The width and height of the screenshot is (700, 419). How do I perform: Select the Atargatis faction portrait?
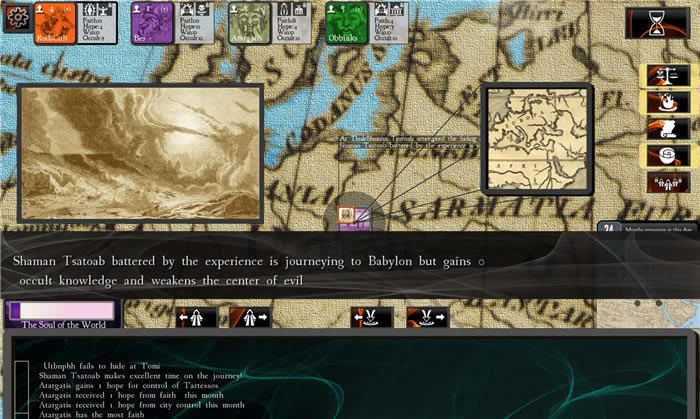(x=245, y=23)
